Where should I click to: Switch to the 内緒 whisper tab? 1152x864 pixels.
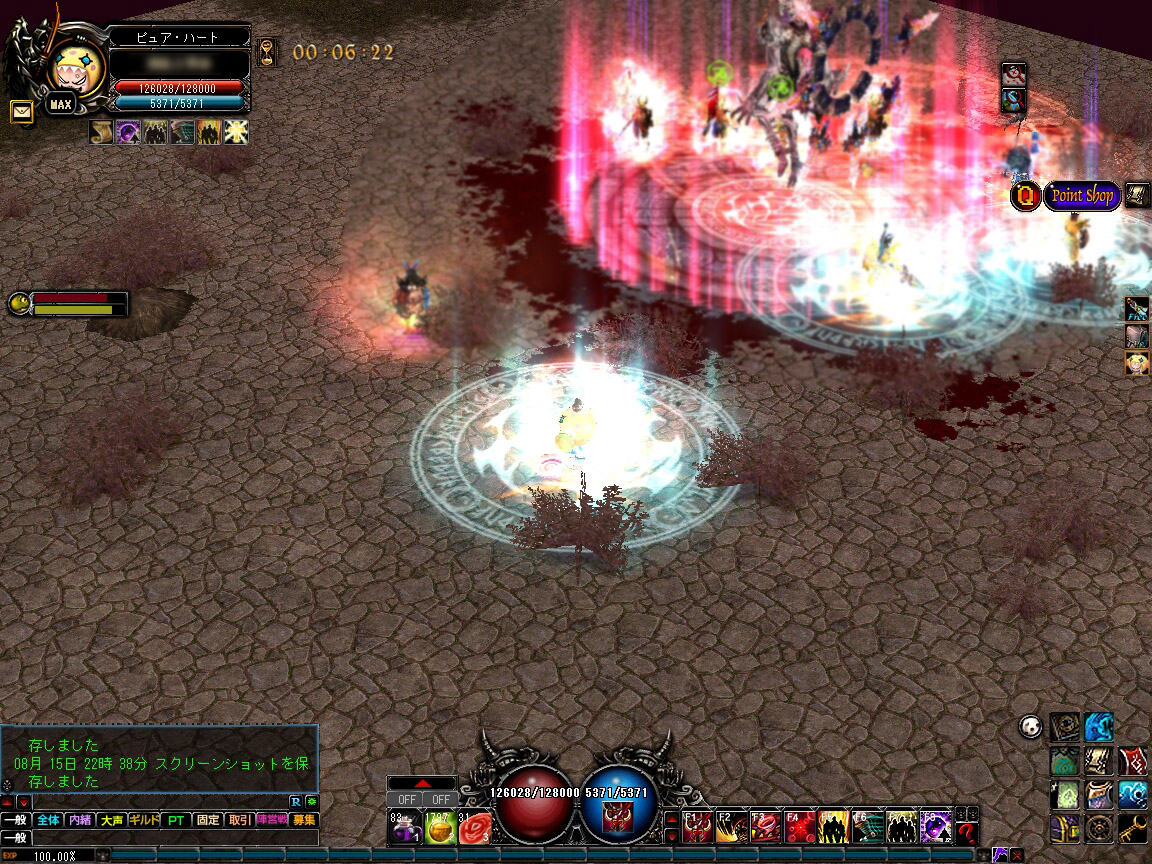(80, 820)
